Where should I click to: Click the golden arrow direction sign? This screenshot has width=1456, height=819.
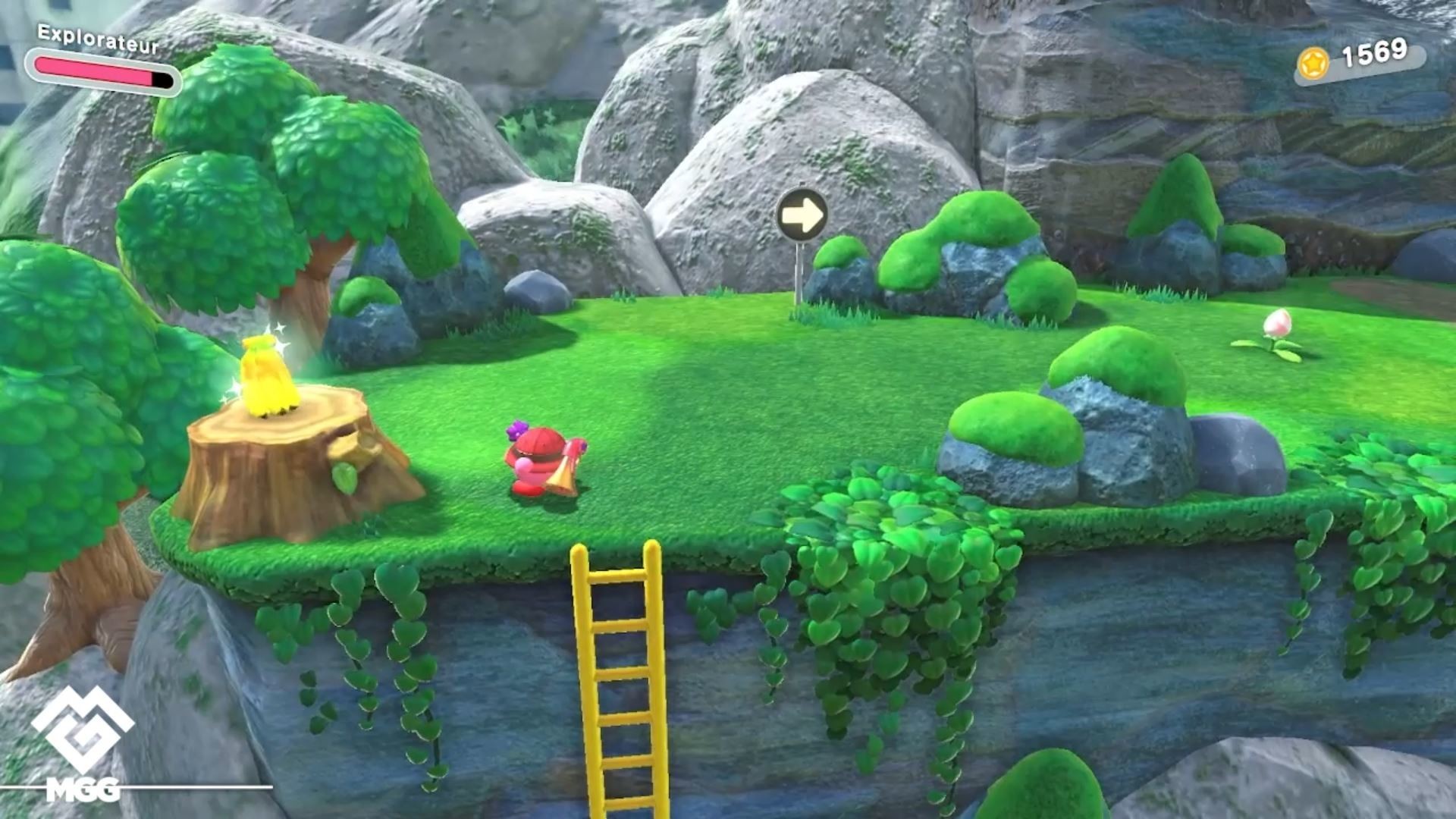803,214
